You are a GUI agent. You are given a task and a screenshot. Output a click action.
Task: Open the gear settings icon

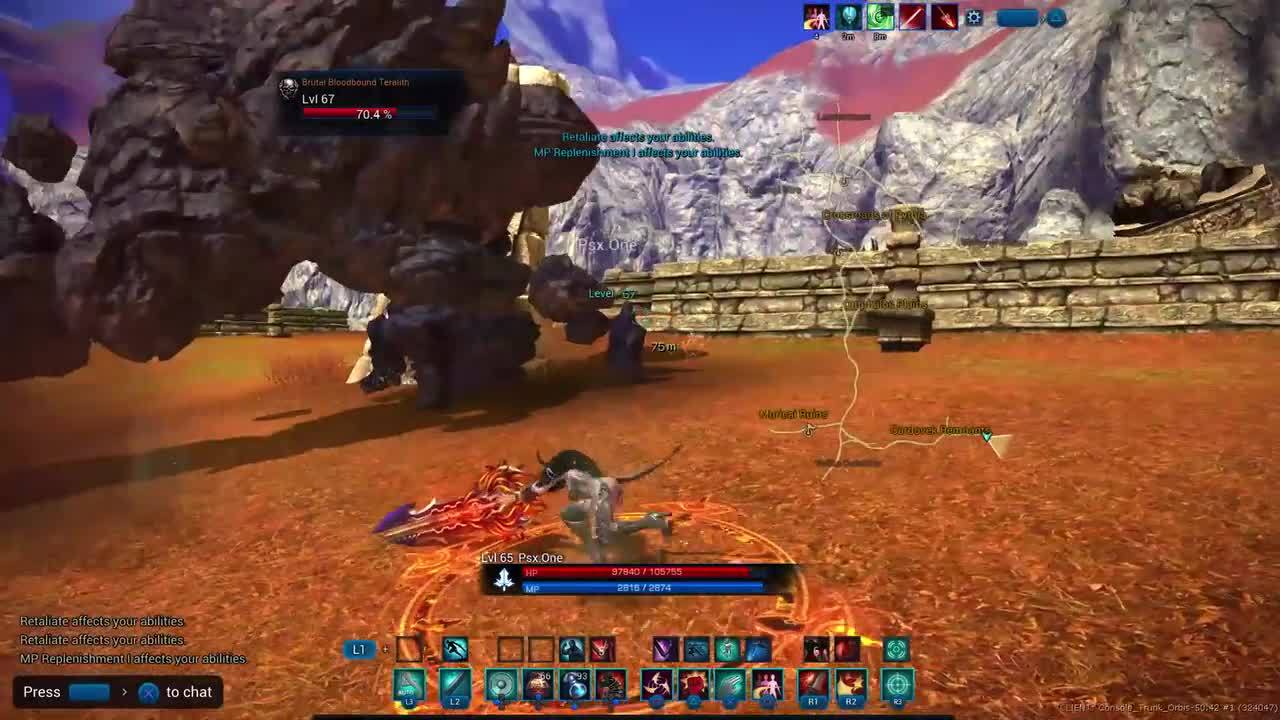pos(974,17)
